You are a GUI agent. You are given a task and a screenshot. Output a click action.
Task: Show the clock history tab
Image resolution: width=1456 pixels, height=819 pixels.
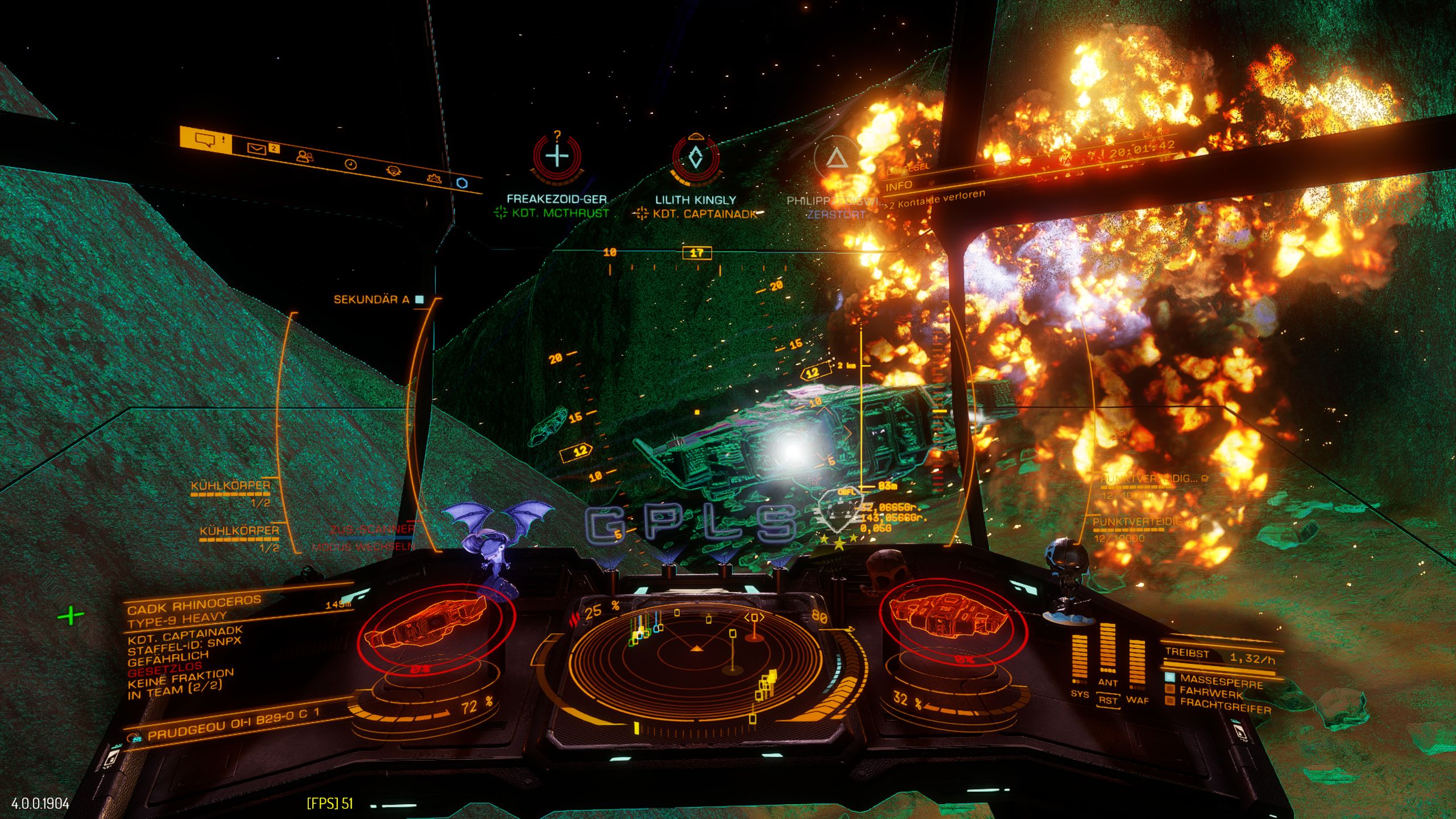pos(351,164)
